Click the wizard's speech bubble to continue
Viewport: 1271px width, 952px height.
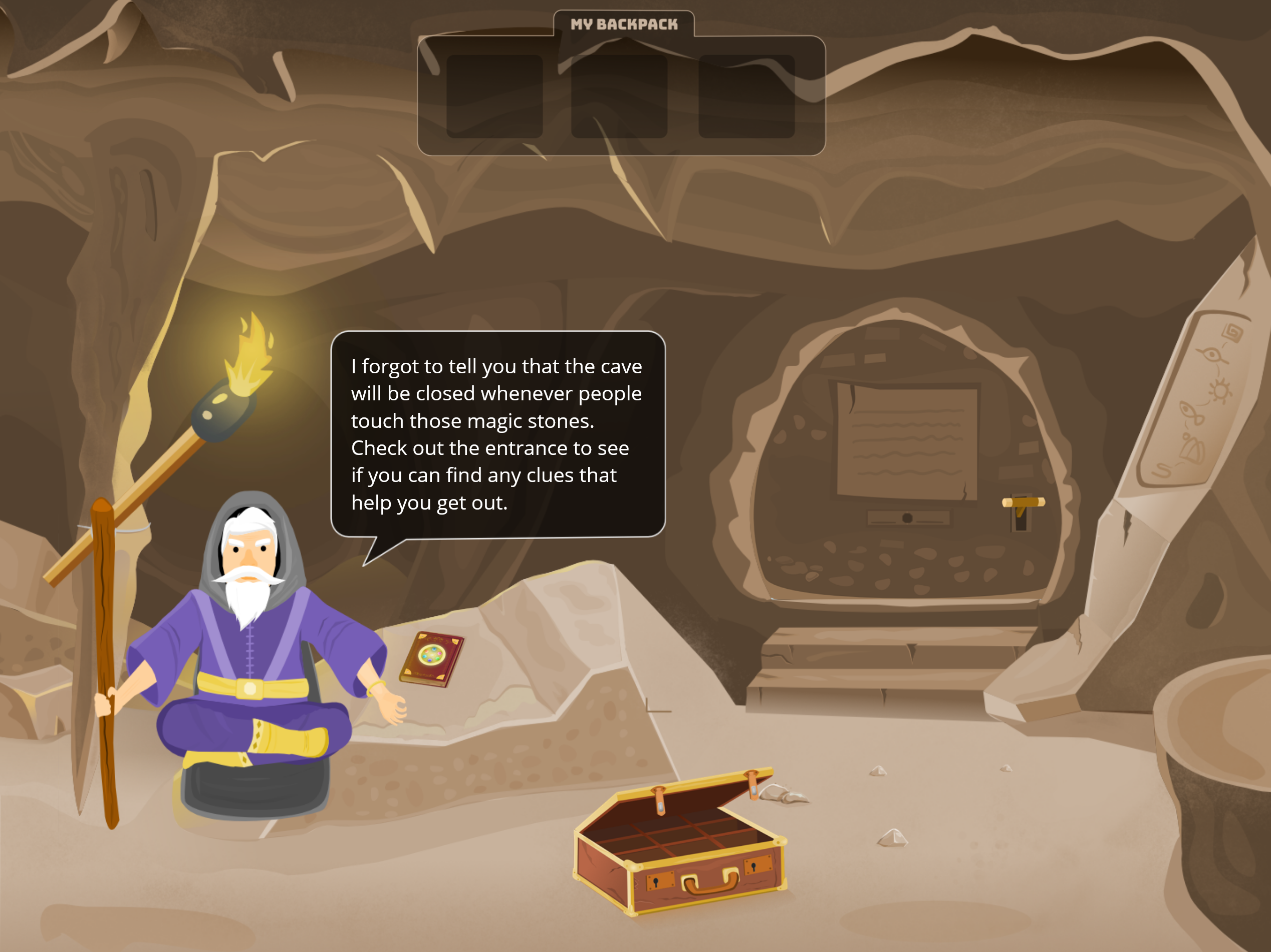[497, 434]
